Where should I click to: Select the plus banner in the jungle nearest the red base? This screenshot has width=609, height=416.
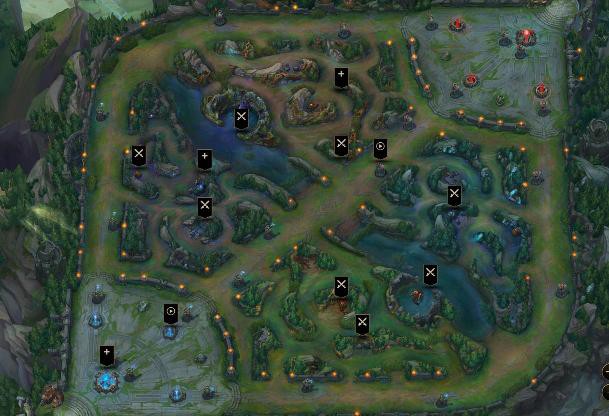341,76
